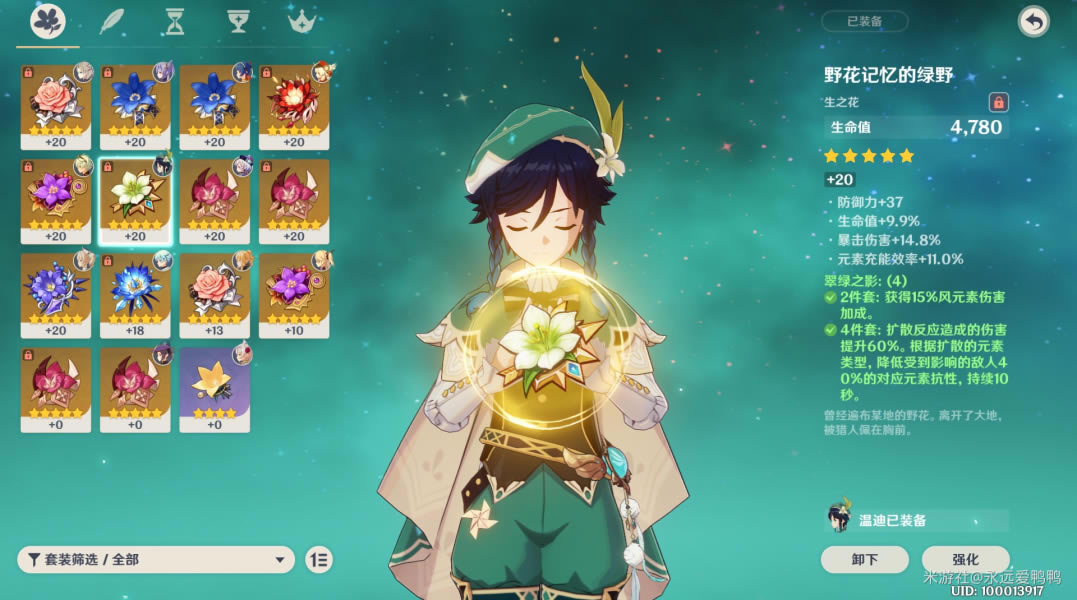1077x600 pixels.
Task: Choose the +20 pink rose artifact
Action: pyautogui.click(x=56, y=106)
